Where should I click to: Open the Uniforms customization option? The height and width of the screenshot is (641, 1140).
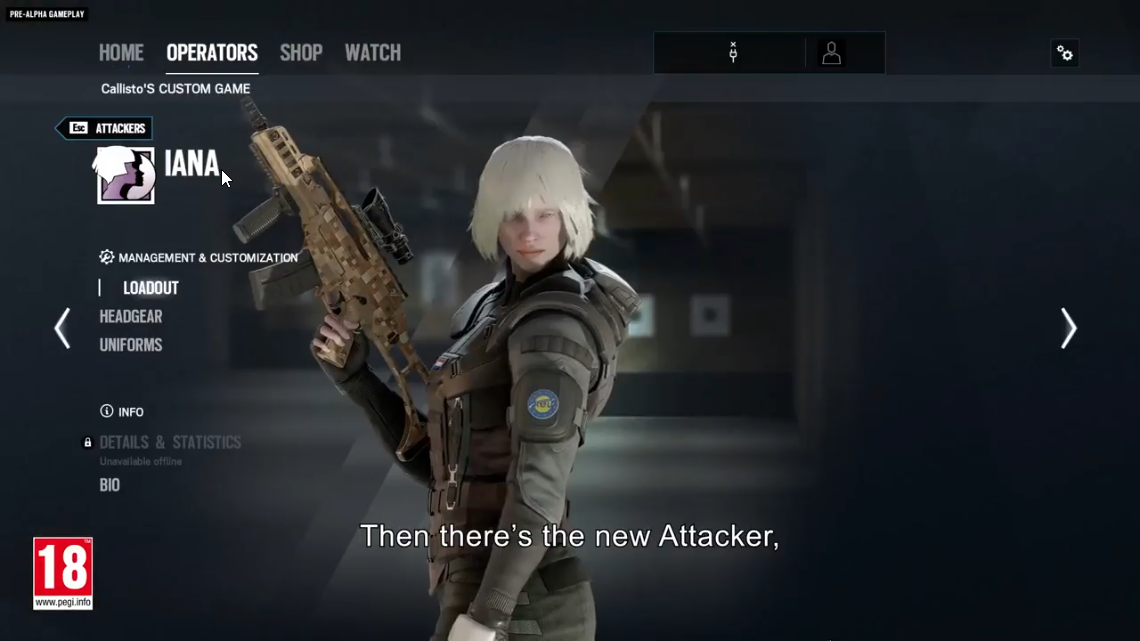click(x=131, y=345)
